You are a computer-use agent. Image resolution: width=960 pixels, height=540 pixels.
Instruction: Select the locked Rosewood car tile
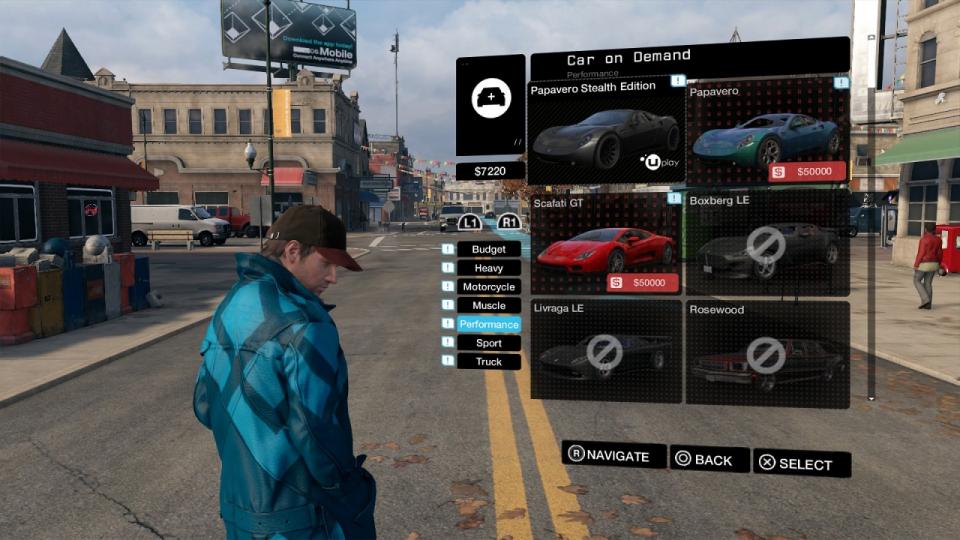[x=767, y=352]
